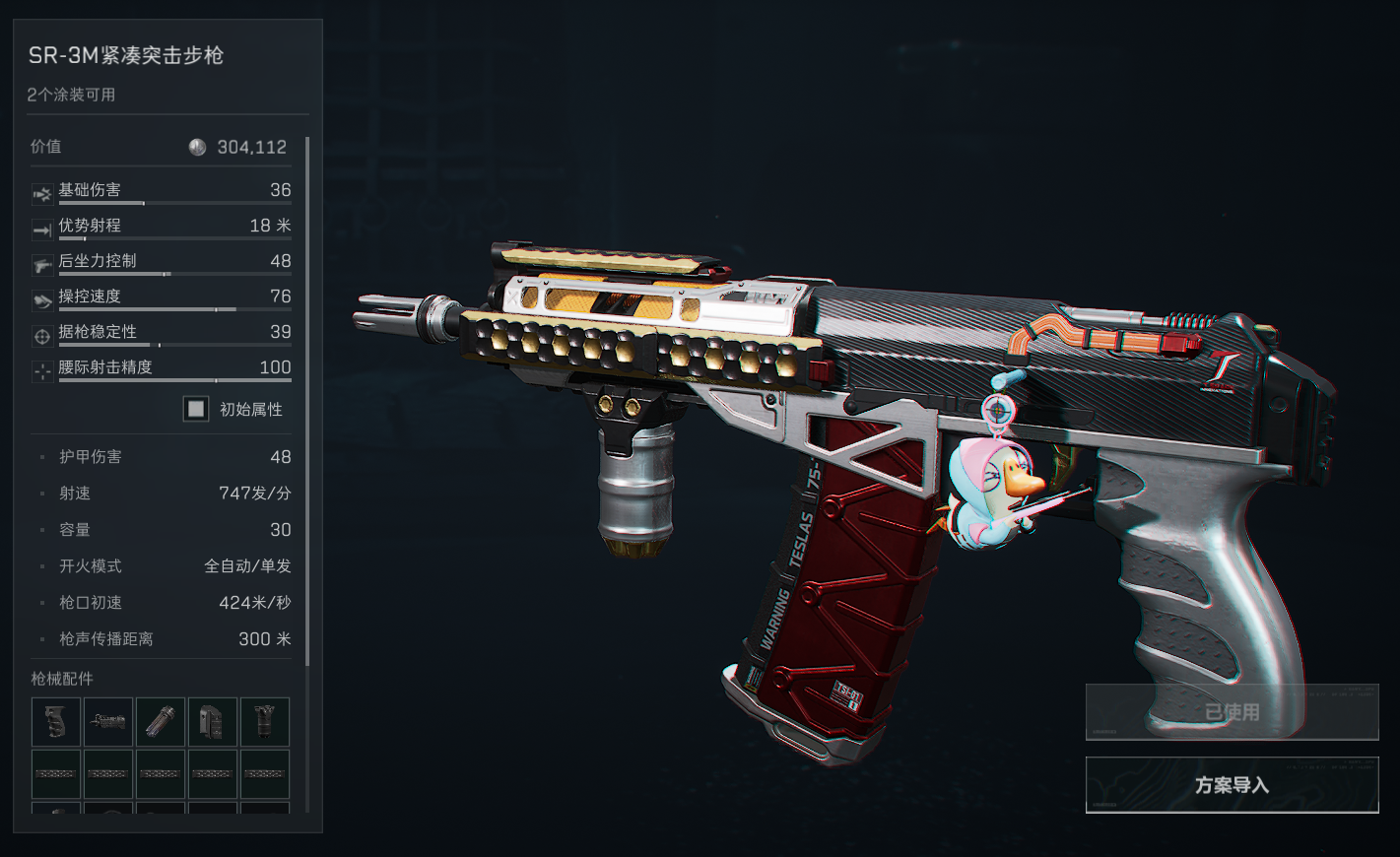Viewport: 1400px width, 857px height.
Task: Click the stats panel scrollbar
Action: 307,394
